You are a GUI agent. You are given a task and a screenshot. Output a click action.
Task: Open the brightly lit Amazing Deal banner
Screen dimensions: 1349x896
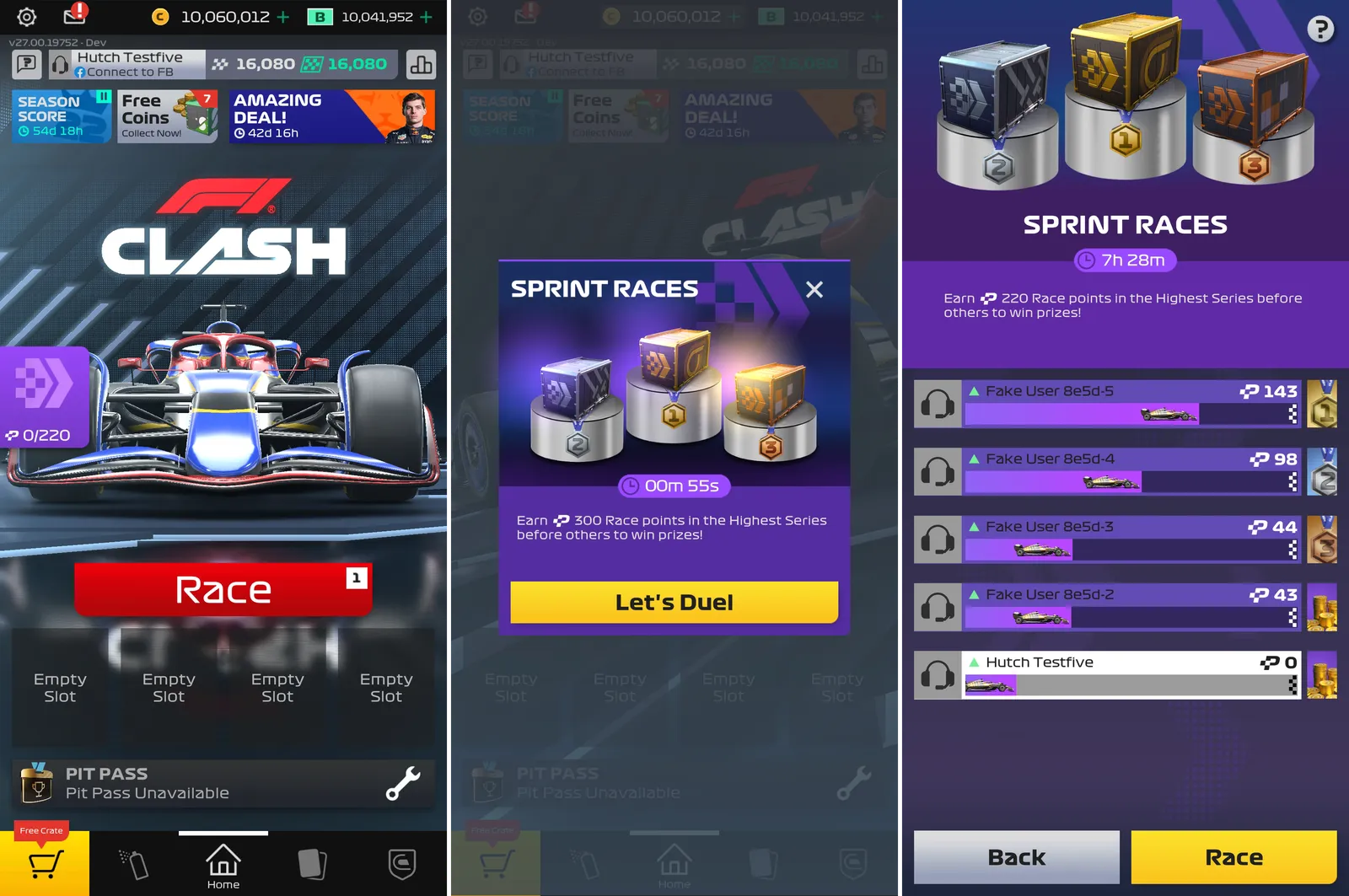pyautogui.click(x=332, y=116)
